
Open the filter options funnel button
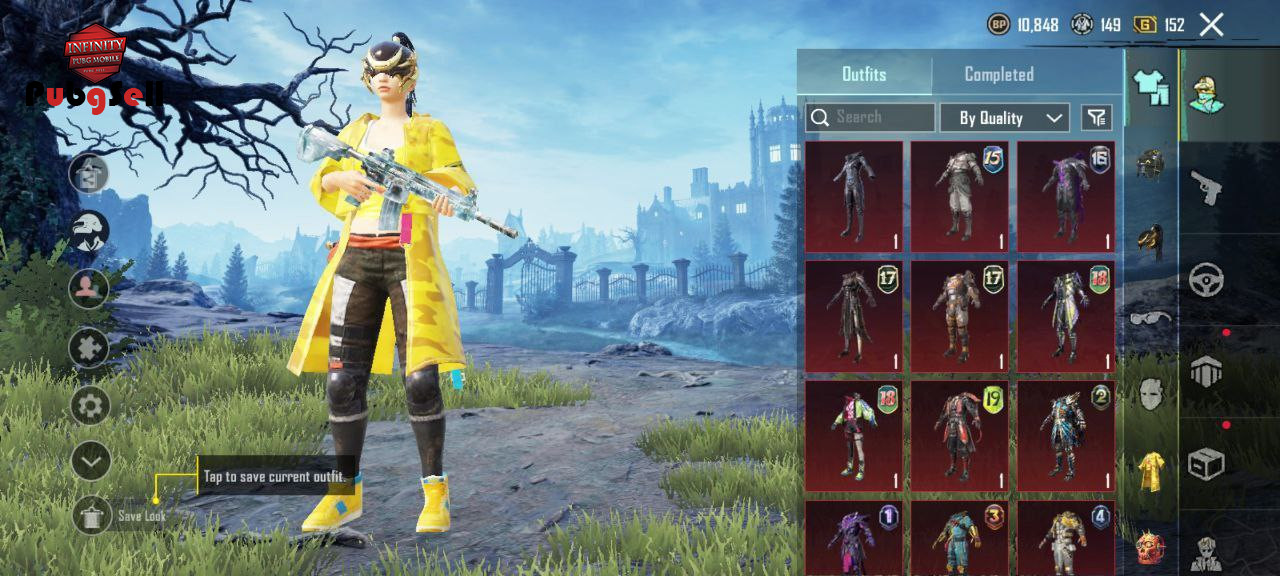(x=1097, y=118)
